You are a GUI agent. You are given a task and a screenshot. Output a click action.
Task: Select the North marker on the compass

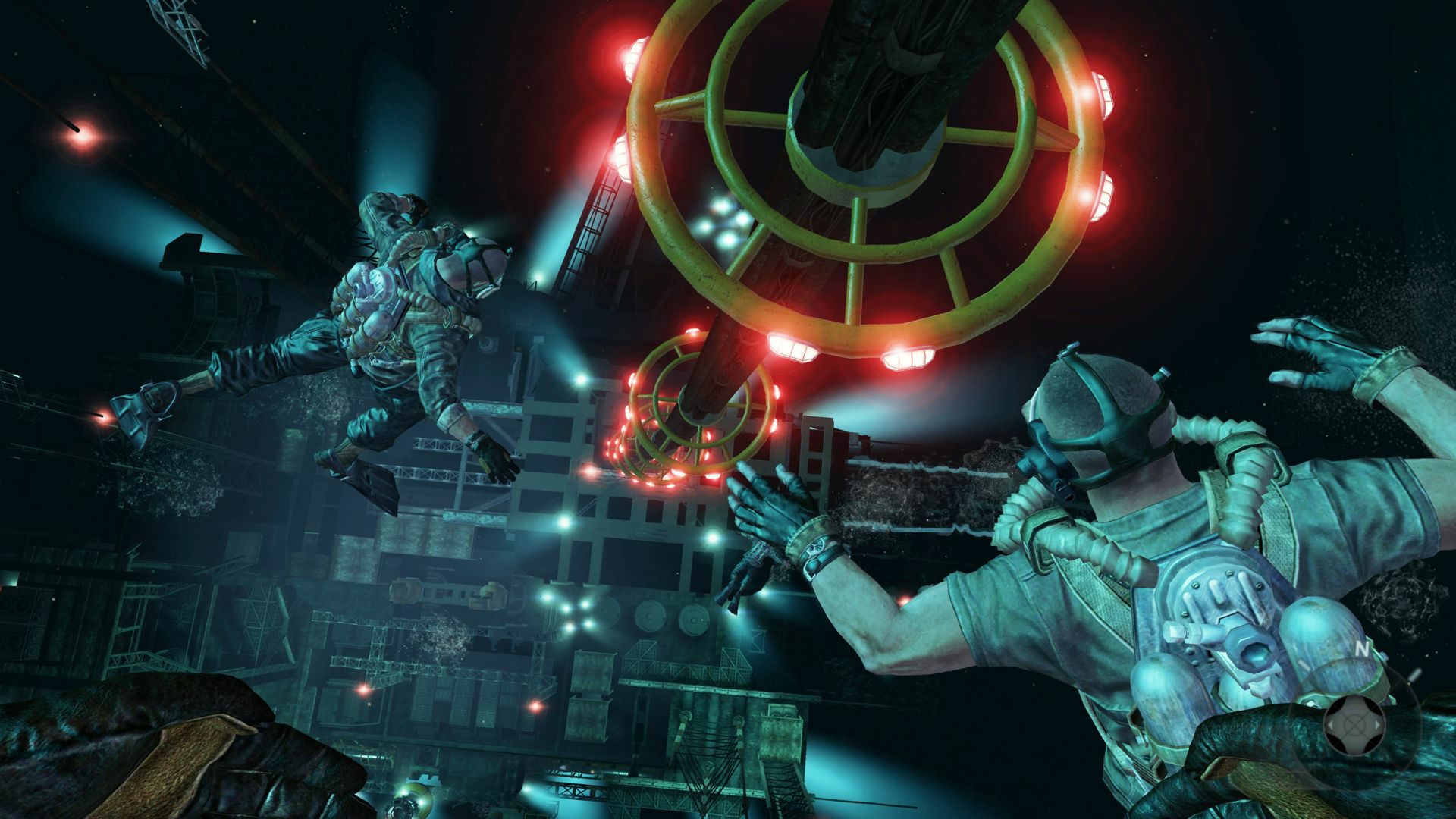[x=1362, y=649]
